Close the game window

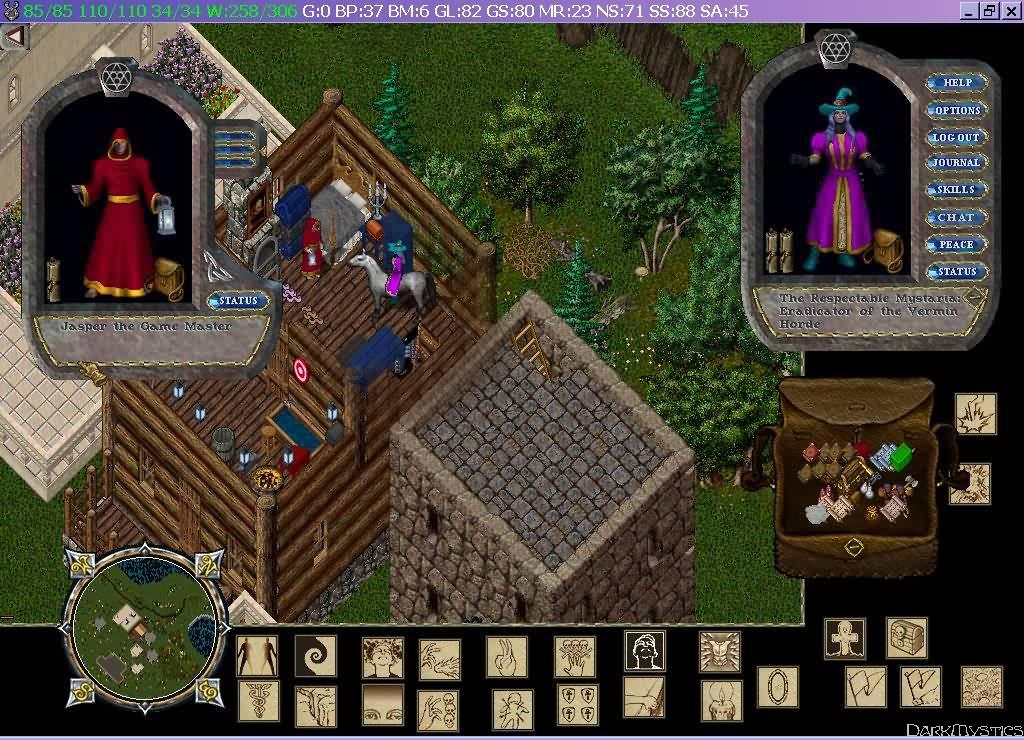[x=1010, y=11]
